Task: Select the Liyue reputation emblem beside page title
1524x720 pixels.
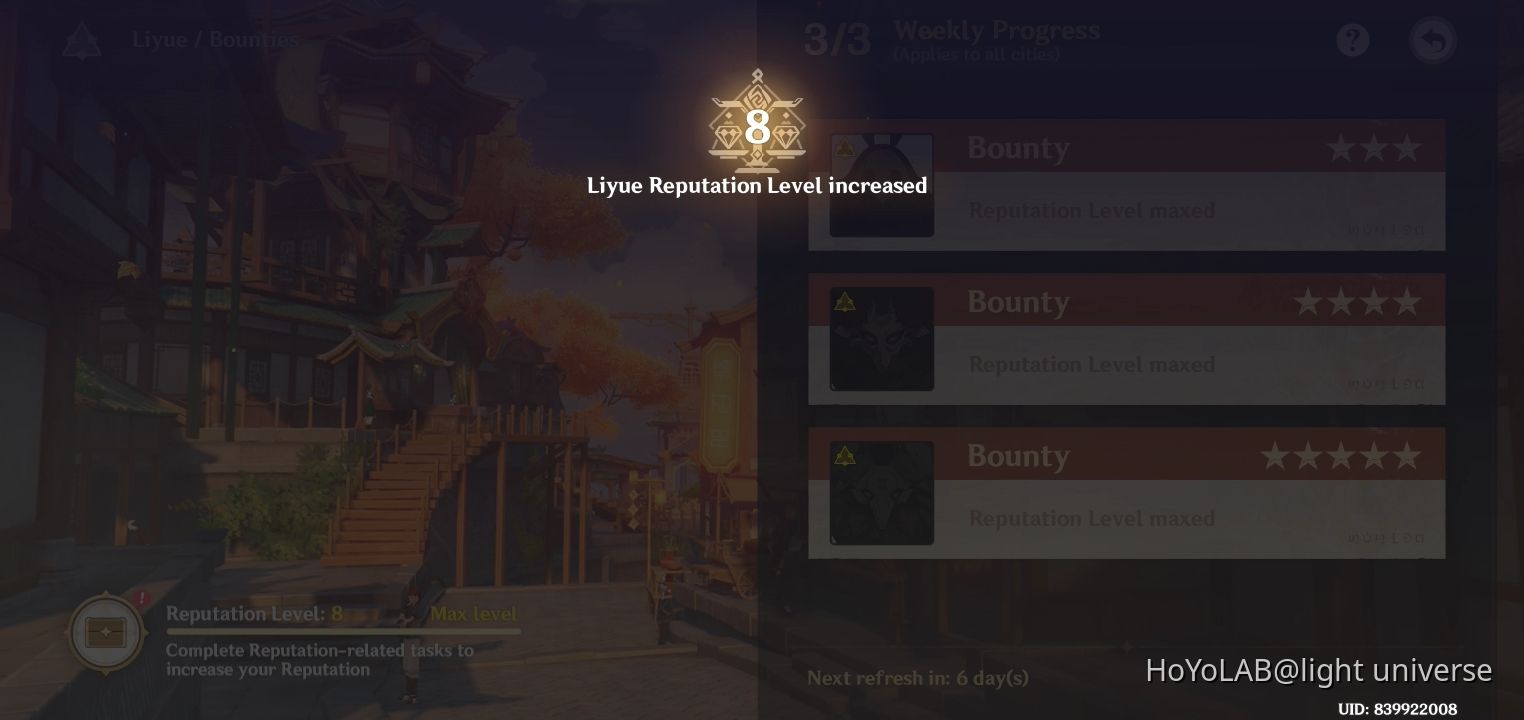Action: pos(81,40)
